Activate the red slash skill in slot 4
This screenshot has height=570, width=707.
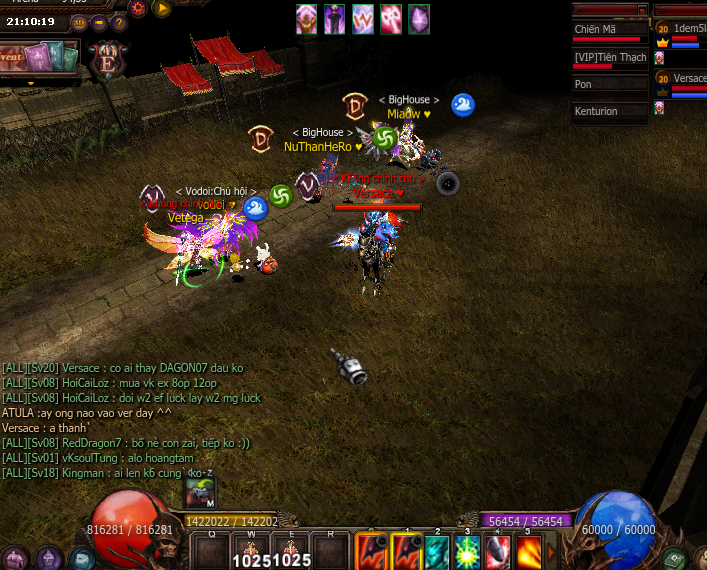[x=497, y=551]
